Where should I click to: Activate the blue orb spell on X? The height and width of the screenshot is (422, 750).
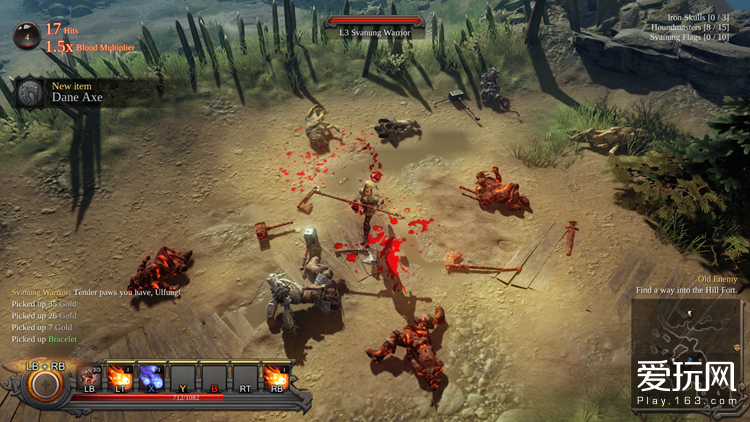150,376
